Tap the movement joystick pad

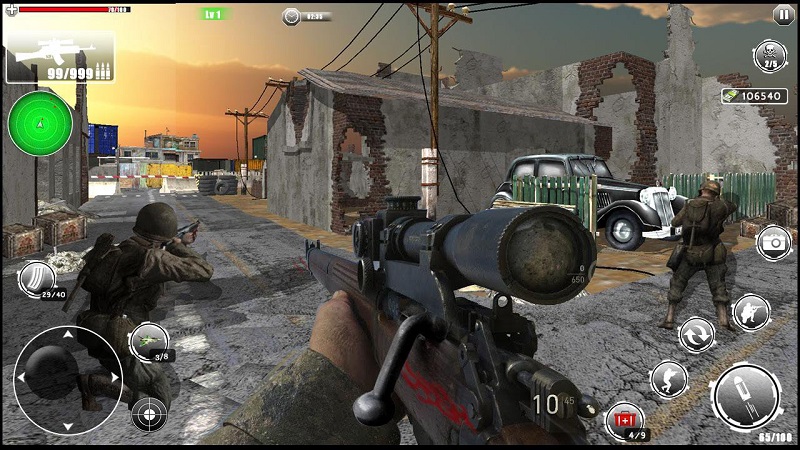tap(66, 378)
